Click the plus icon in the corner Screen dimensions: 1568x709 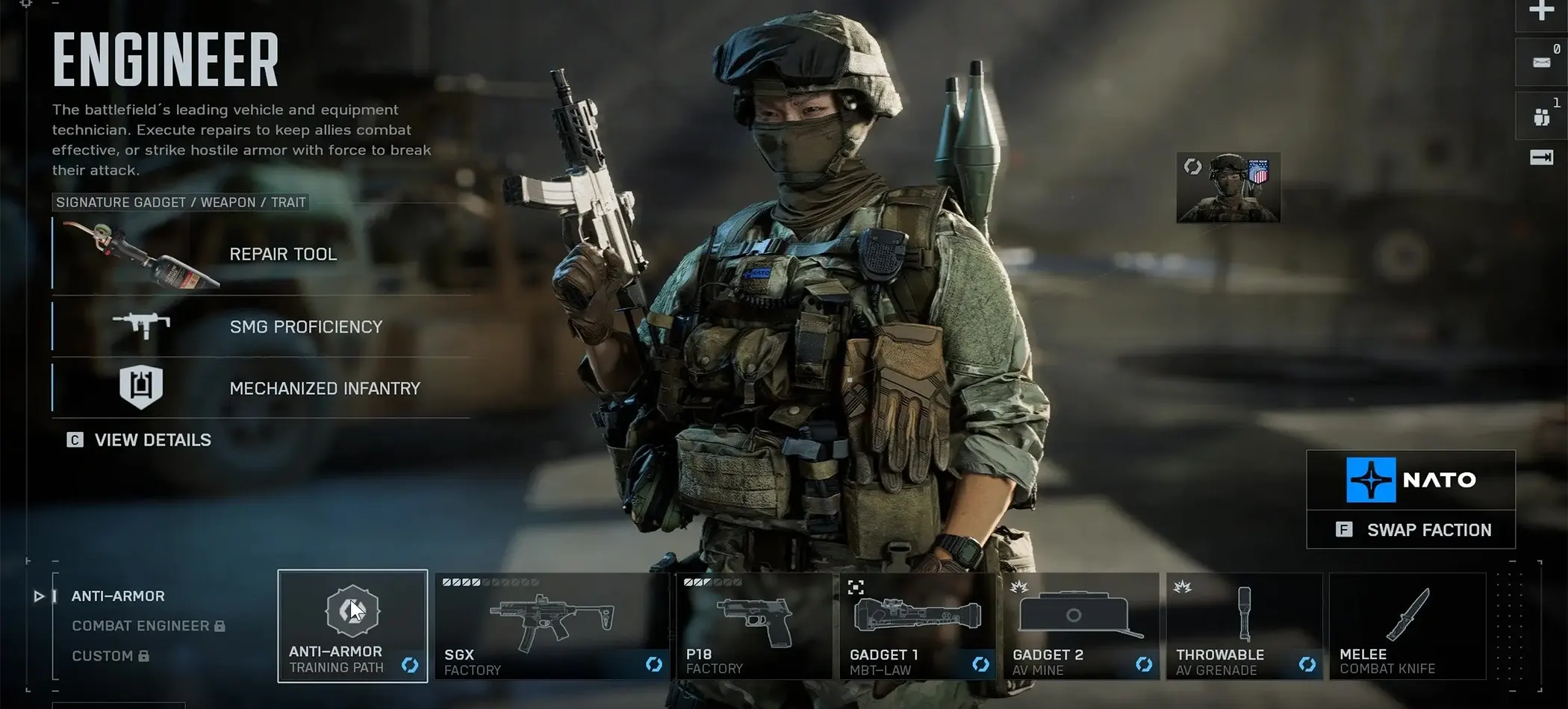pyautogui.click(x=1541, y=10)
